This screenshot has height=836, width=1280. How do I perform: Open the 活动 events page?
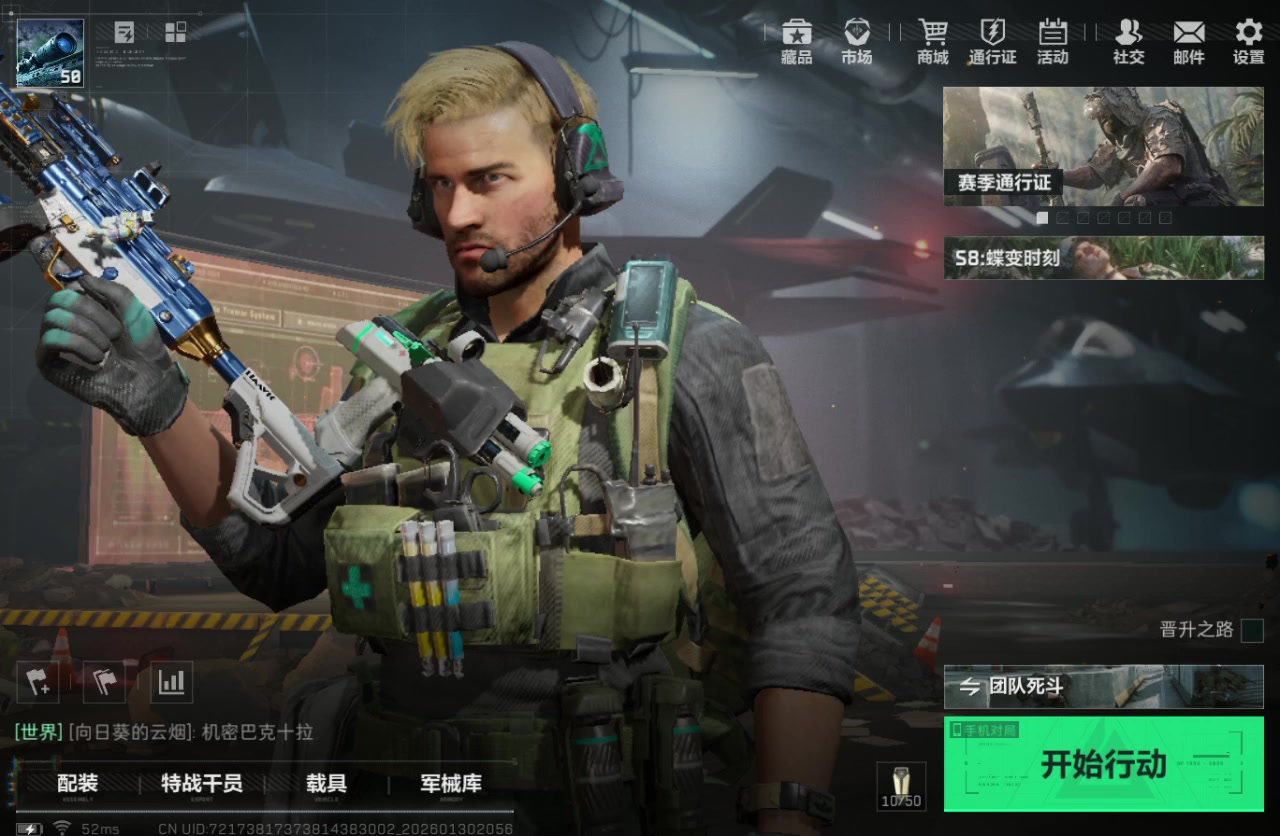pos(1052,42)
